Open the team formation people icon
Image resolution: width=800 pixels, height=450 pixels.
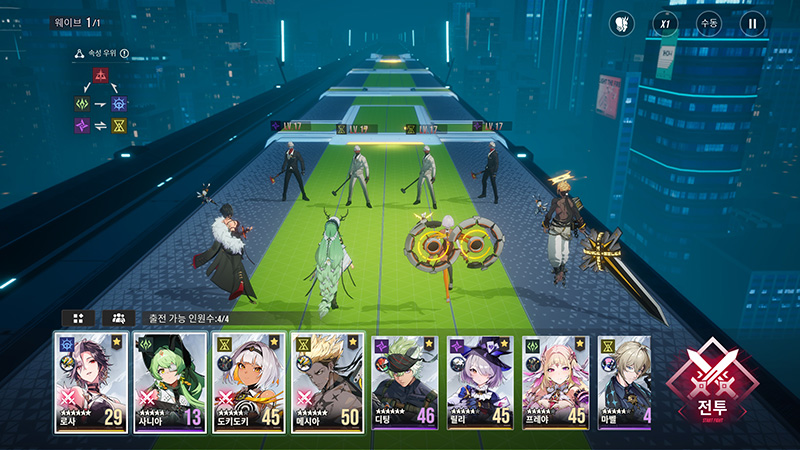pos(118,318)
